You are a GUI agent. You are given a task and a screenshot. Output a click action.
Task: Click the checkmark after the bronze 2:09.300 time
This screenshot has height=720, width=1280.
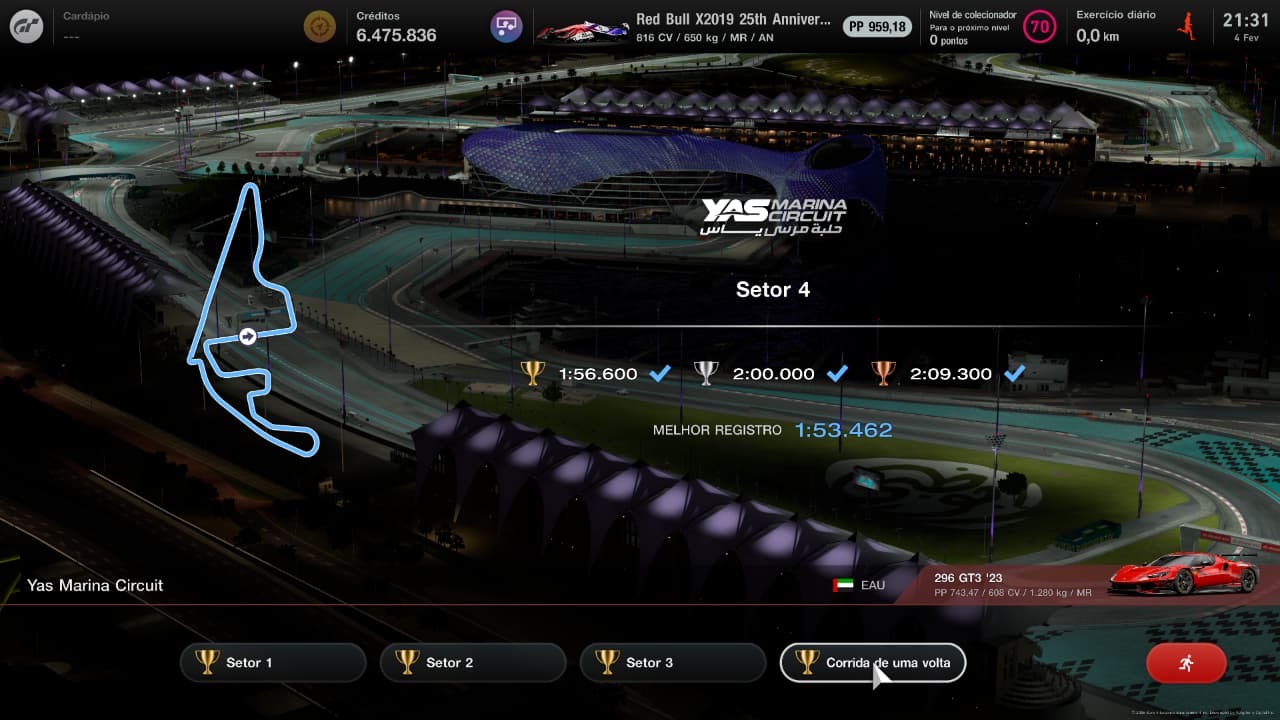pyautogui.click(x=1016, y=373)
